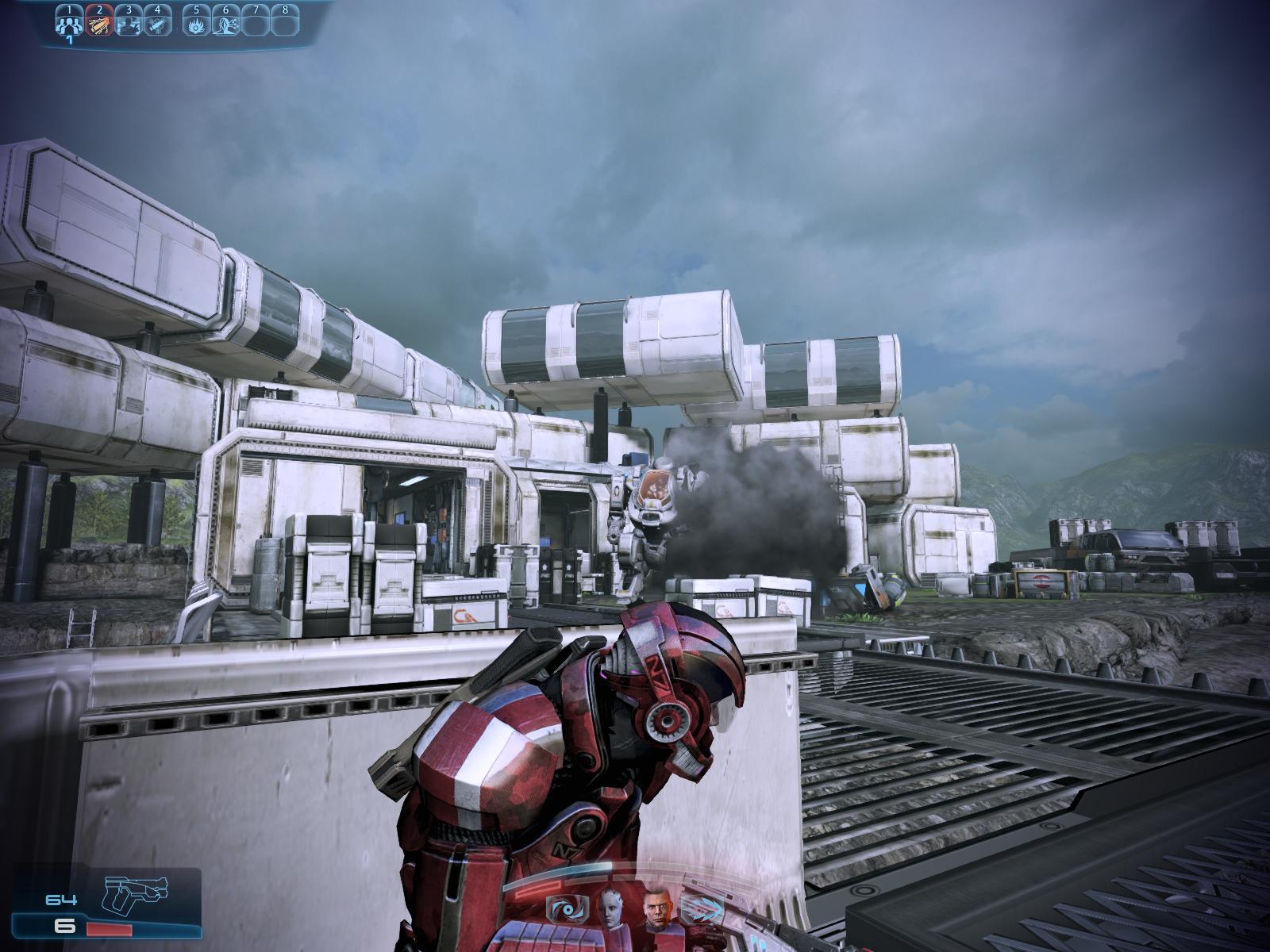Use the soldier silhouette power in slot 3
This screenshot has height=952, width=1270.
coord(128,24)
